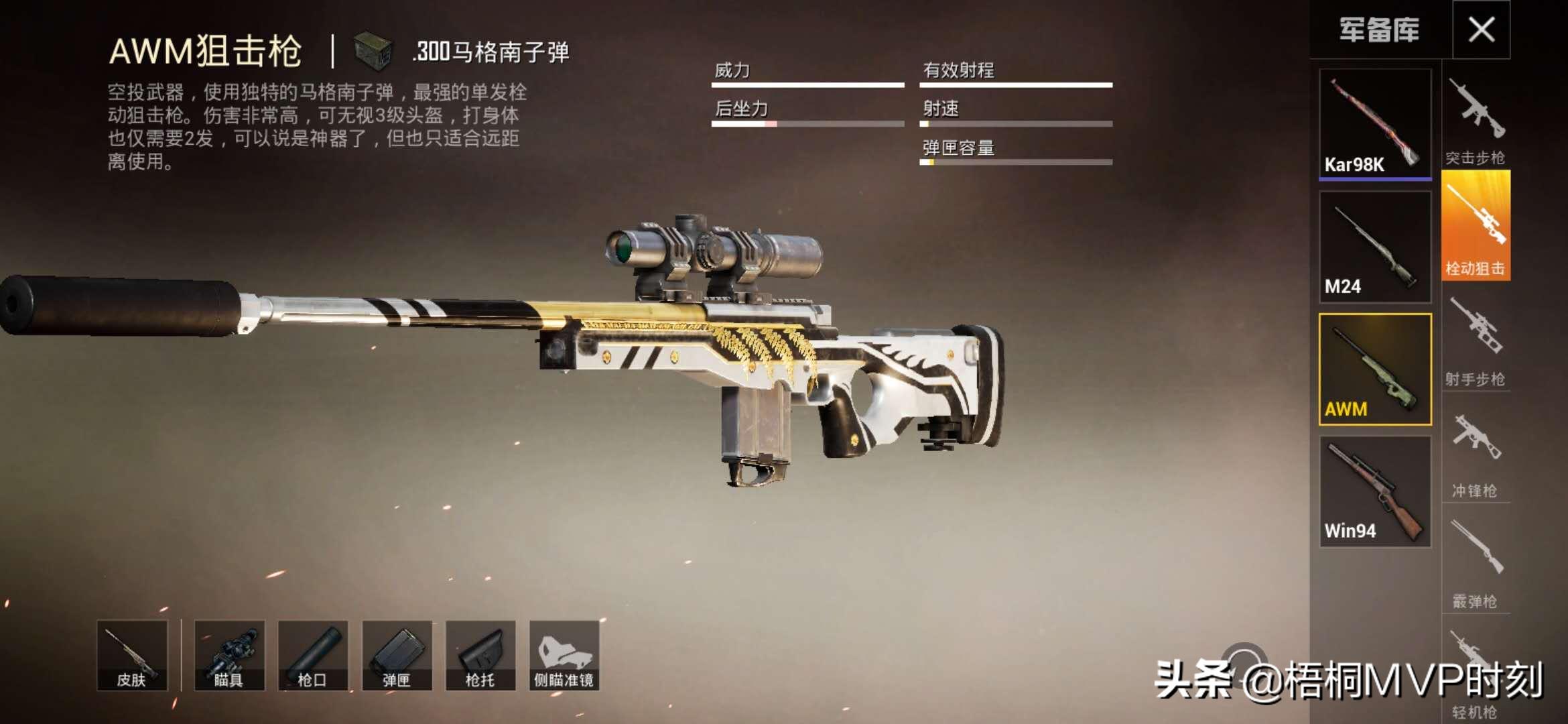Select the Kar98K weapon tile
1568x724 pixels.
[x=1375, y=124]
